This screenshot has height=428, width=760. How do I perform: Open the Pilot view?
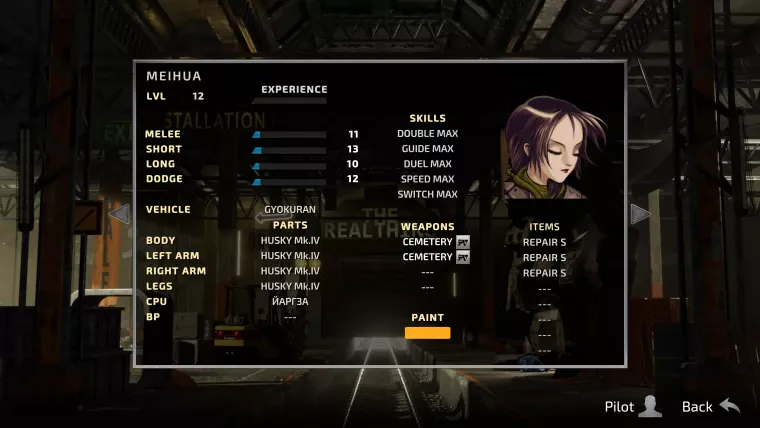pyautogui.click(x=633, y=406)
